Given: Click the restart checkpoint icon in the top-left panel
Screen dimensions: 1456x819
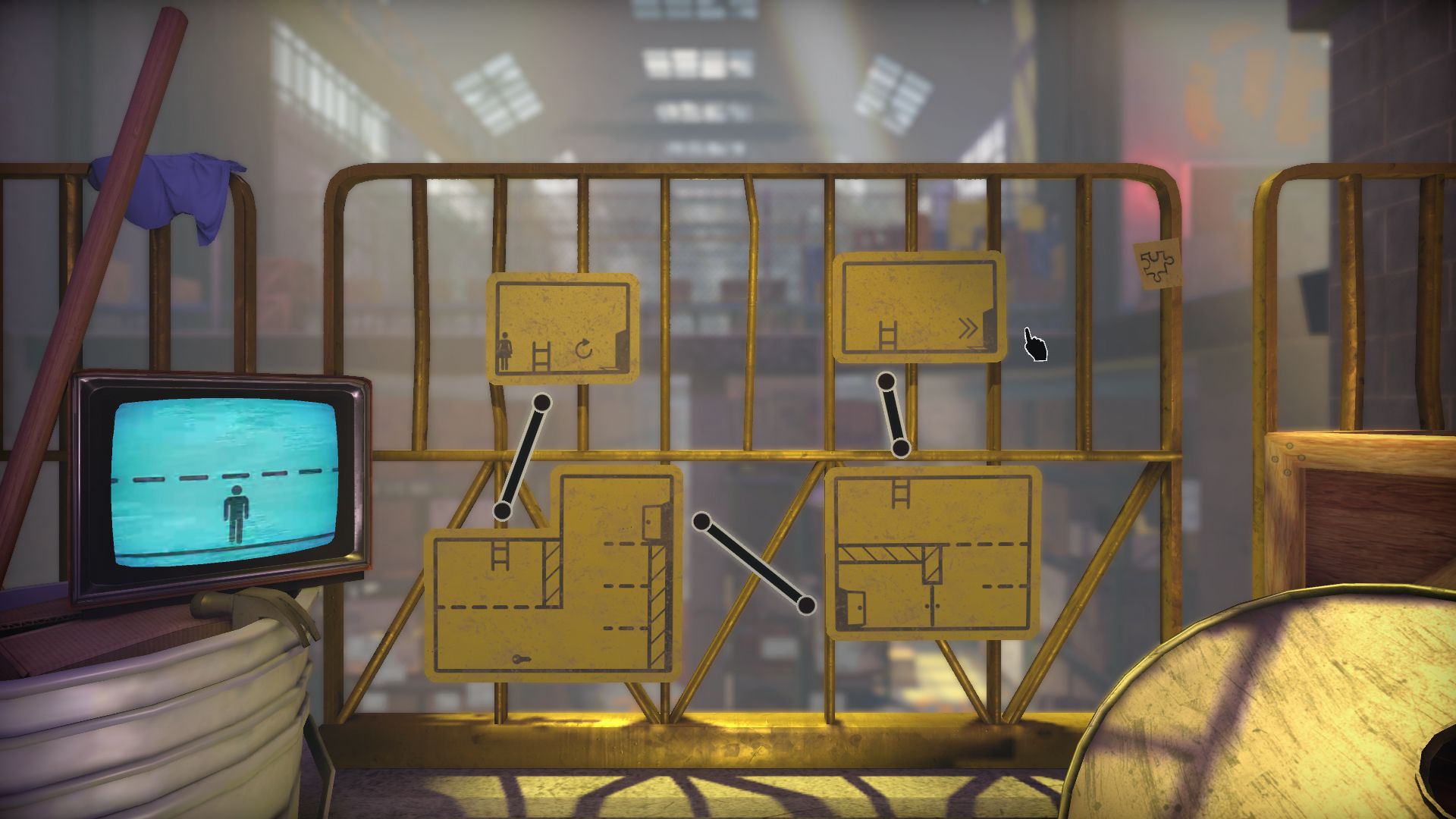Looking at the screenshot, I should tap(584, 348).
